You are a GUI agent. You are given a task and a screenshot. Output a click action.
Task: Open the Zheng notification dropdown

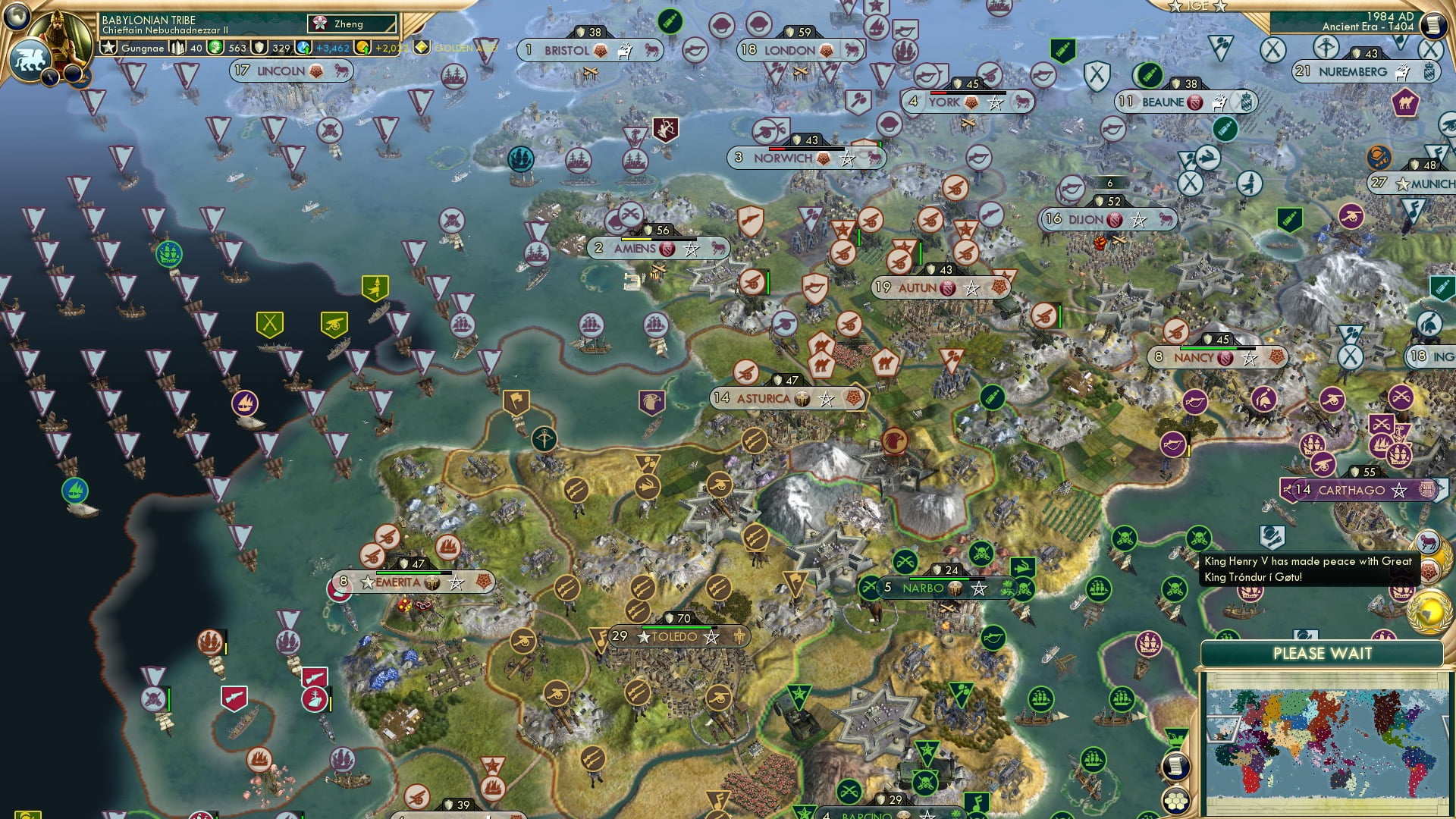[x=353, y=24]
